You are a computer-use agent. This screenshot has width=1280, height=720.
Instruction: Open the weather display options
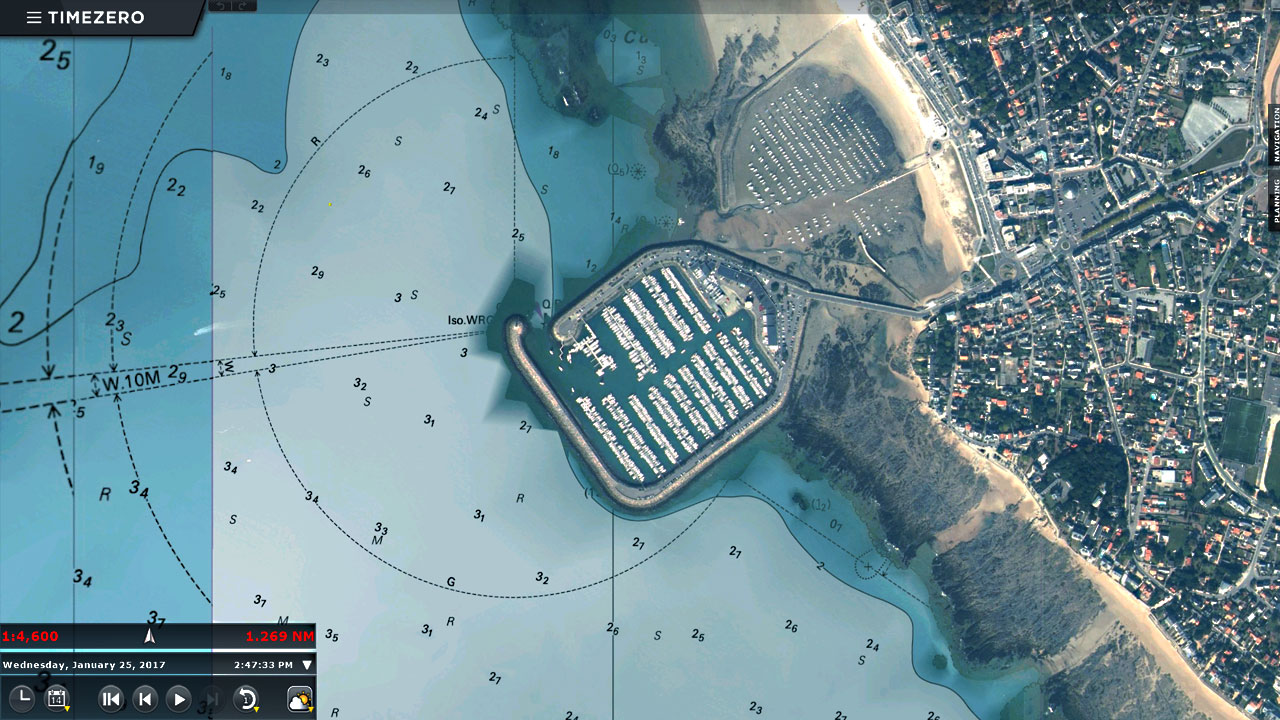tap(299, 699)
